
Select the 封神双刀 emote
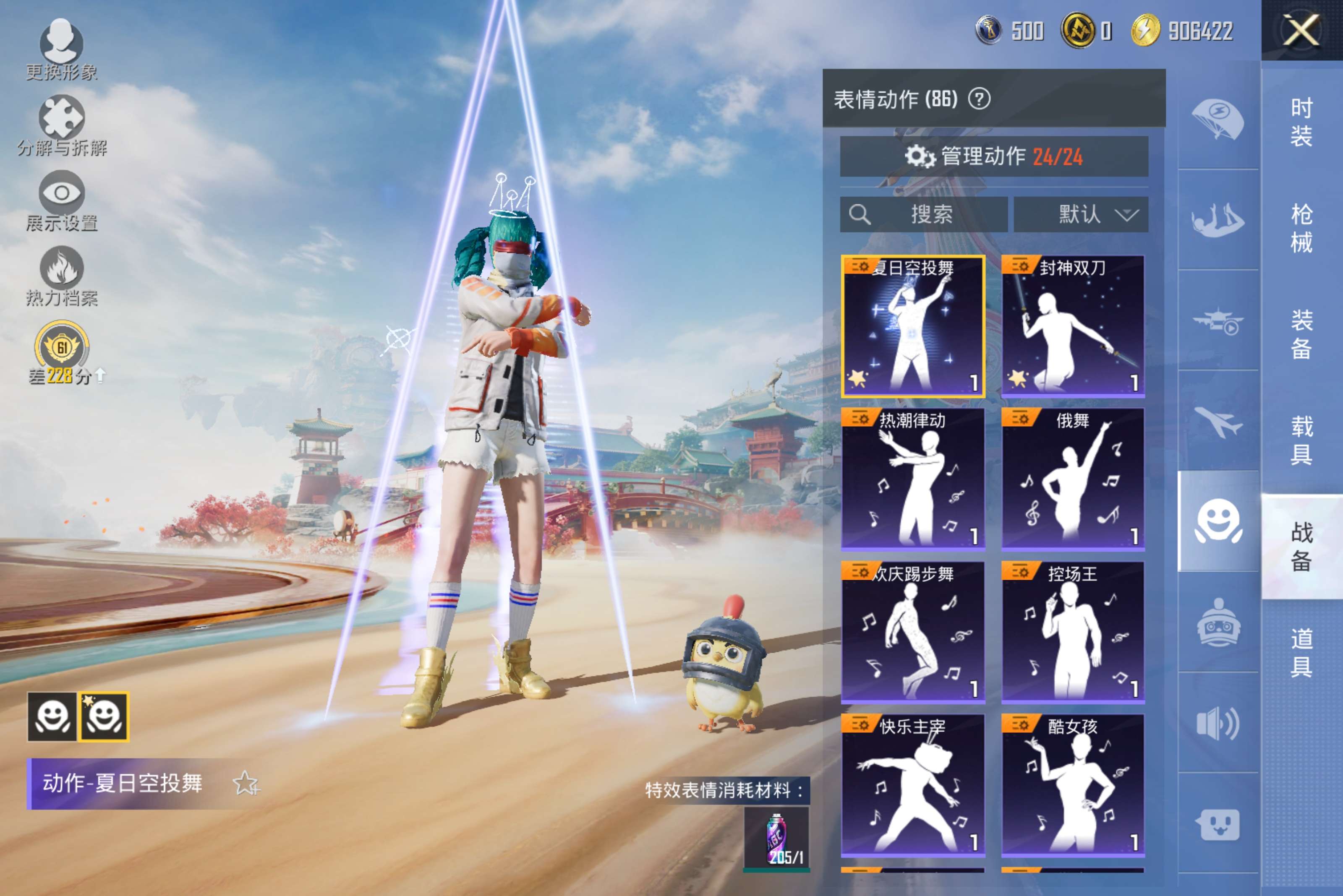[1073, 326]
